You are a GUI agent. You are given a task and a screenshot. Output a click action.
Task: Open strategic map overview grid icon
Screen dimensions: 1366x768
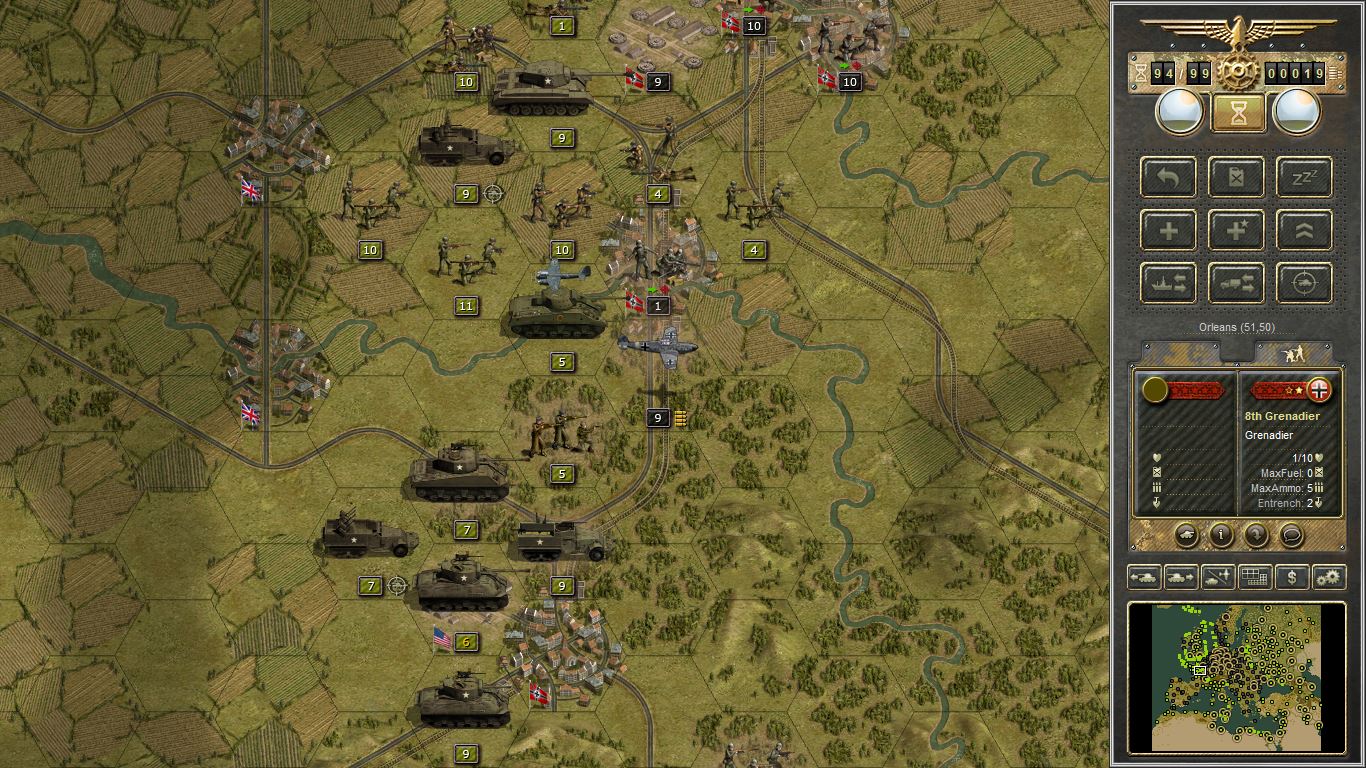click(x=1255, y=577)
